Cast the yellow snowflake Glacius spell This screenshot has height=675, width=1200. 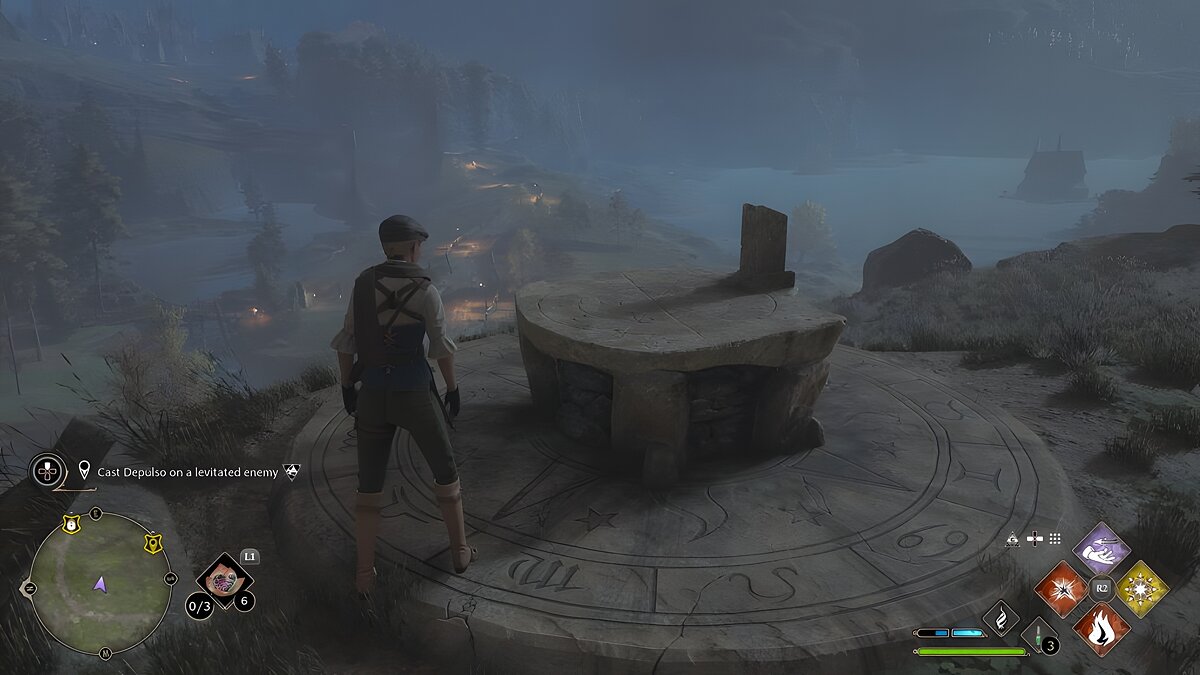click(1141, 588)
